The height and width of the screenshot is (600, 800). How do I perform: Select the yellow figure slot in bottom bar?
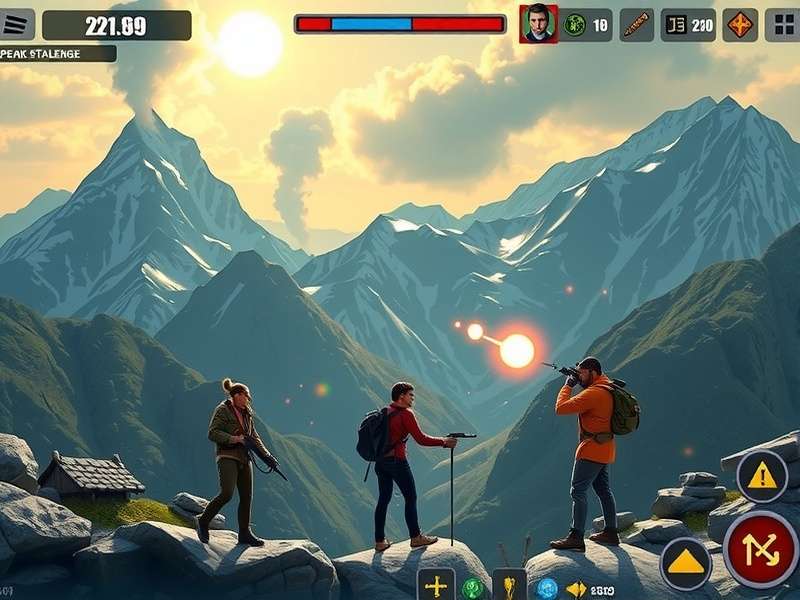click(509, 587)
